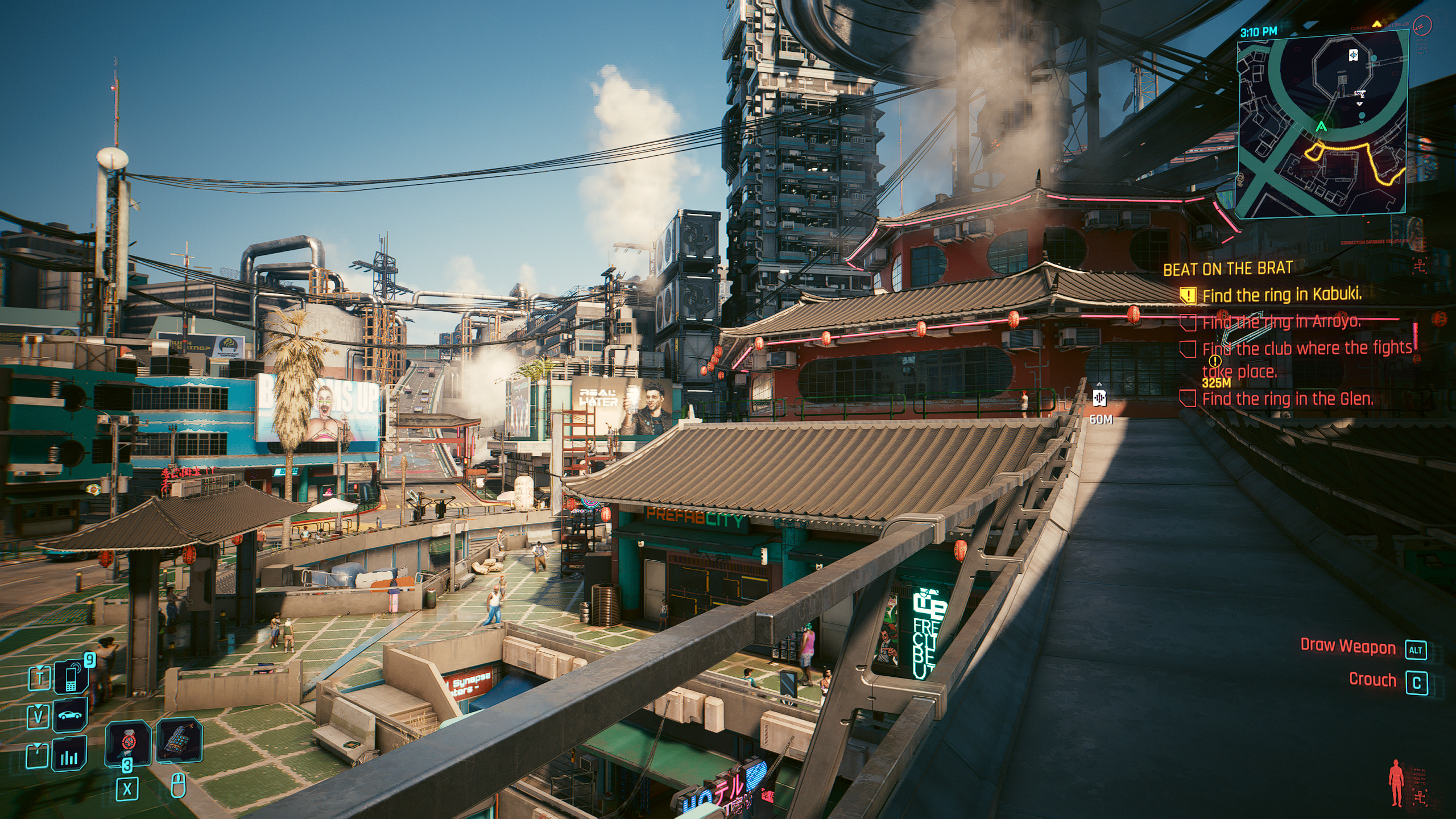Select the 'Find the ring in Arroyo' objective

pyautogui.click(x=1280, y=322)
